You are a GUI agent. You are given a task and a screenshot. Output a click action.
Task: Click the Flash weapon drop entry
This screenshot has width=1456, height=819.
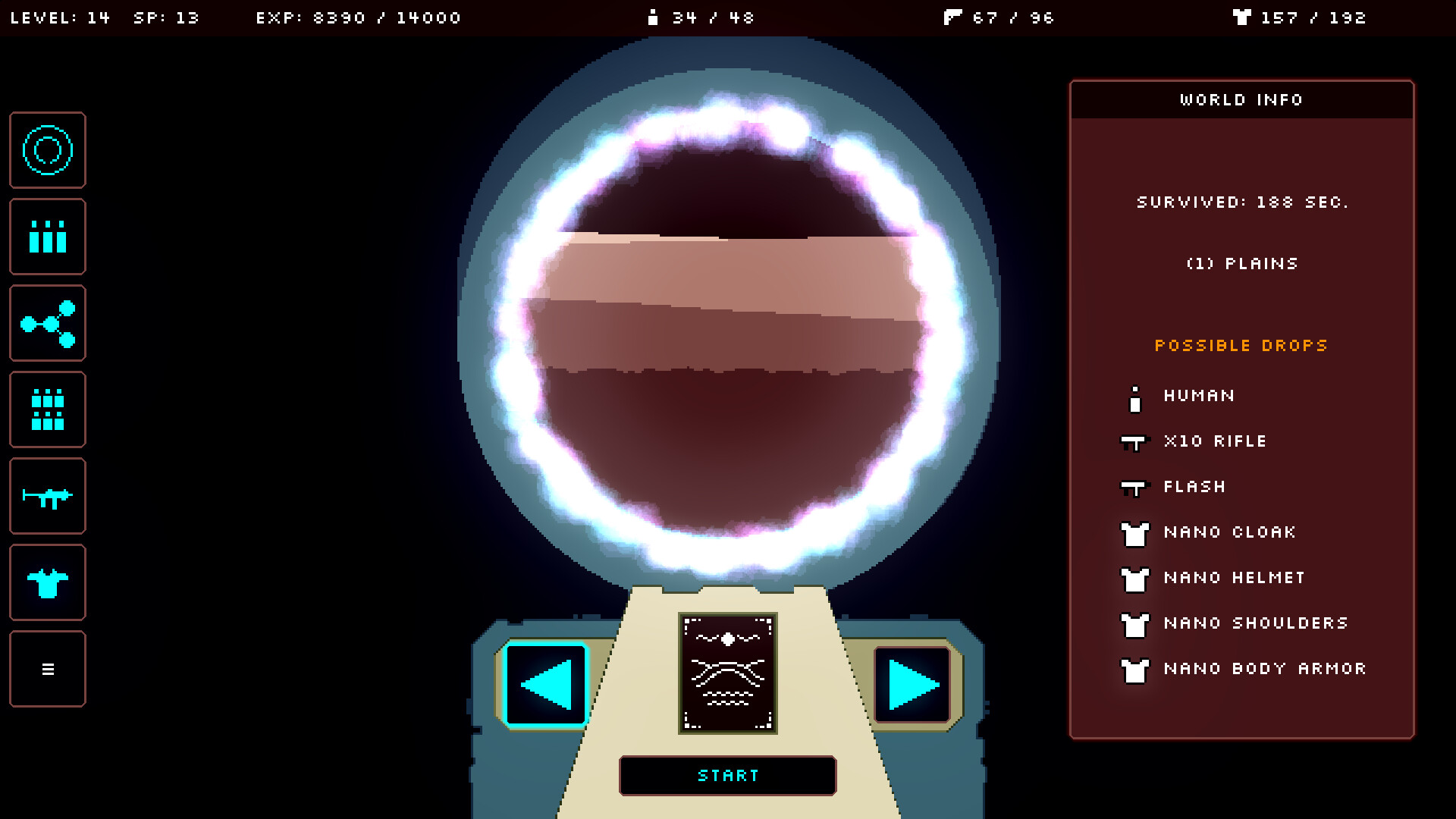1194,486
